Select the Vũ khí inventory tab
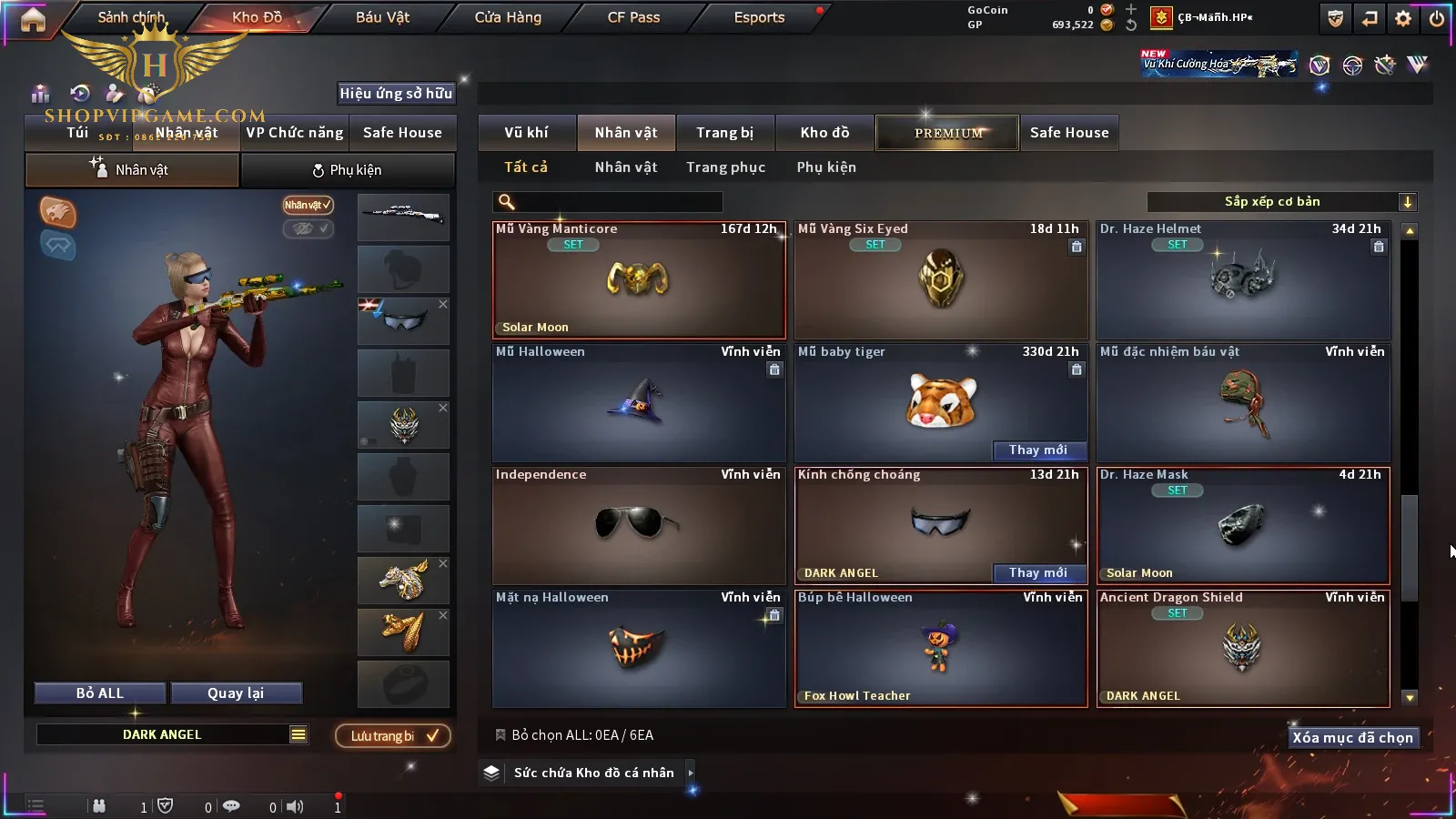Screen dimensions: 1456x819 click(x=526, y=133)
